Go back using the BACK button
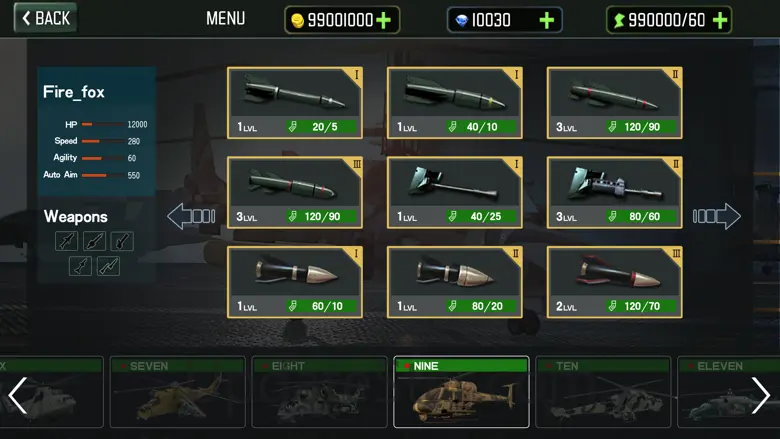The width and height of the screenshot is (780, 439). 45,18
